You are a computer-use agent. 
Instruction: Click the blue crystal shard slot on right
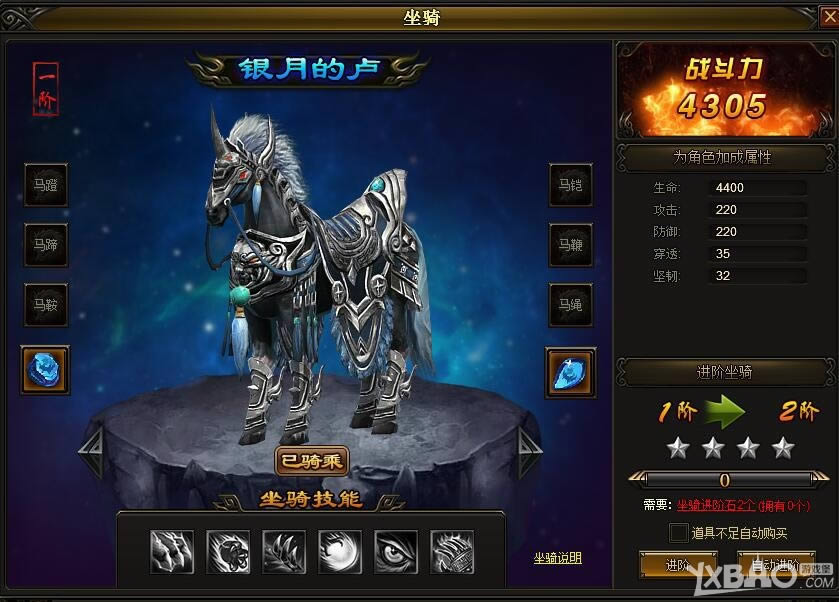(570, 372)
